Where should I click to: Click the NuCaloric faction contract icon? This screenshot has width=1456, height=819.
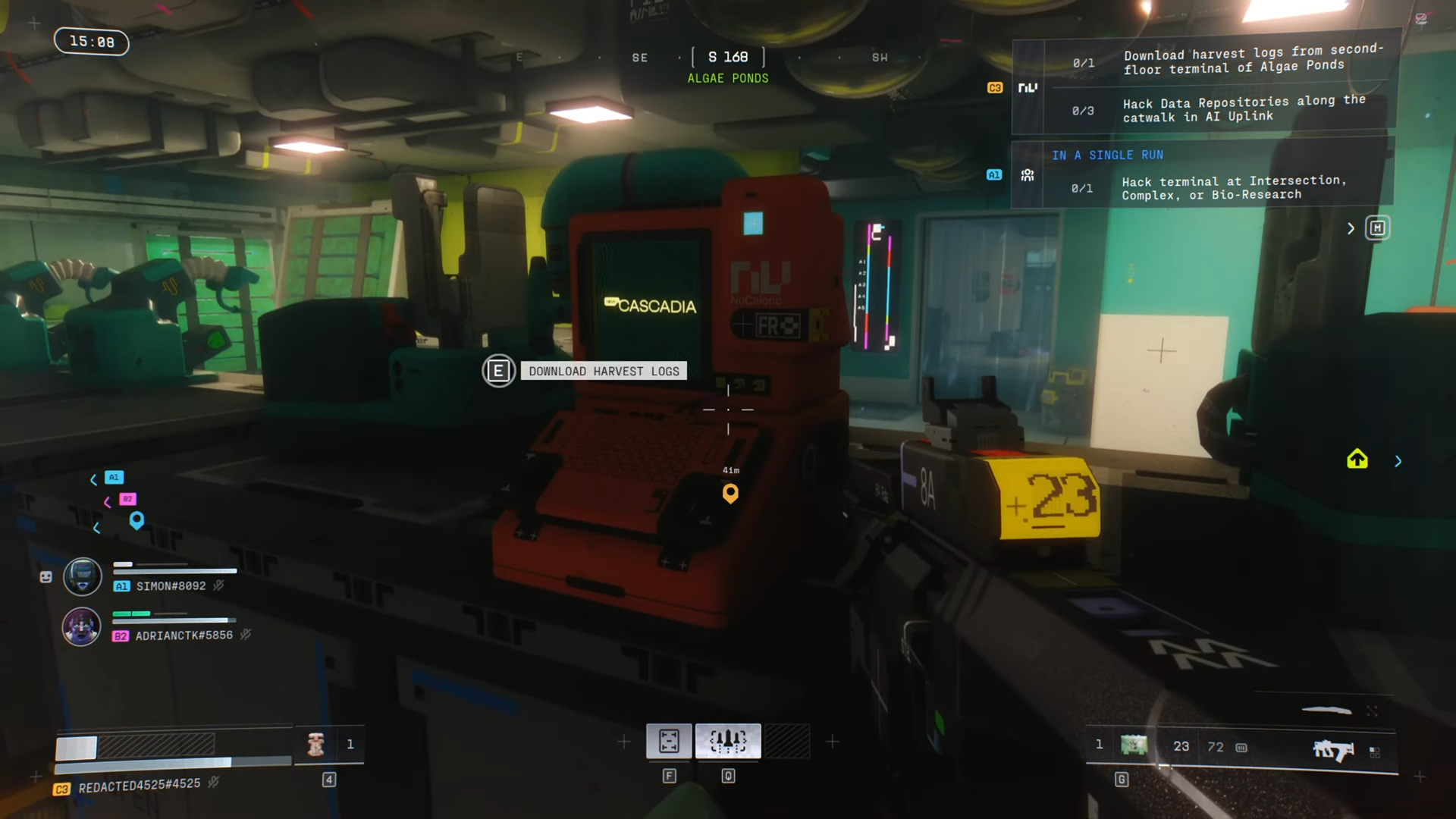[1028, 88]
